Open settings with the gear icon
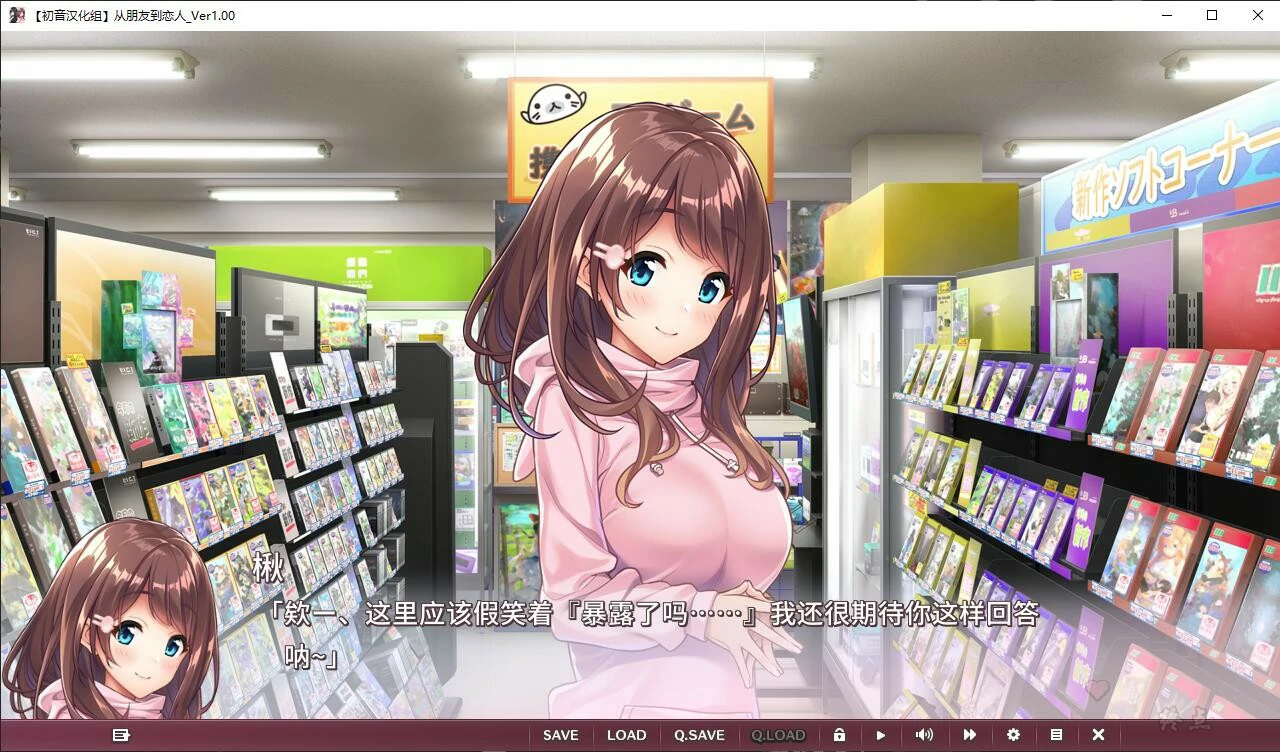 (1014, 735)
